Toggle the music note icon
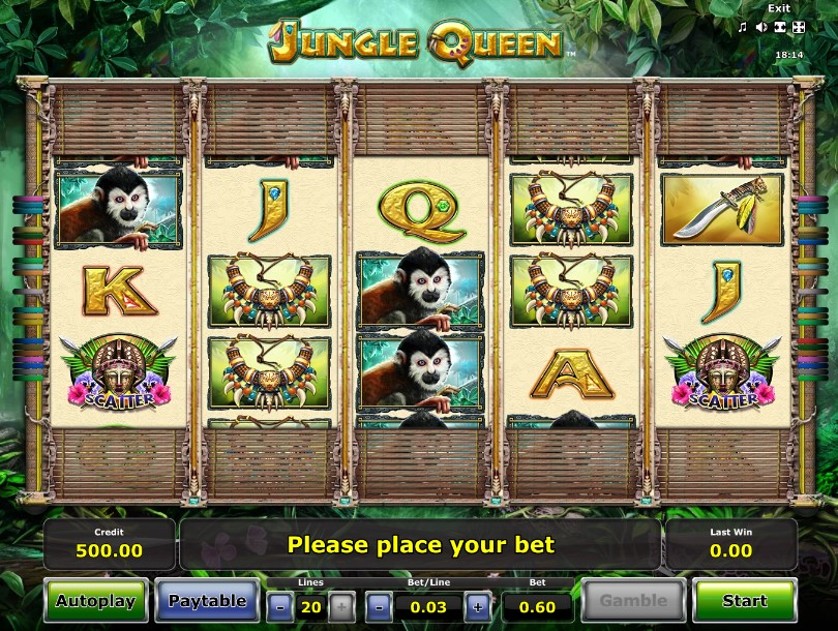The height and width of the screenshot is (631, 838). click(x=742, y=27)
